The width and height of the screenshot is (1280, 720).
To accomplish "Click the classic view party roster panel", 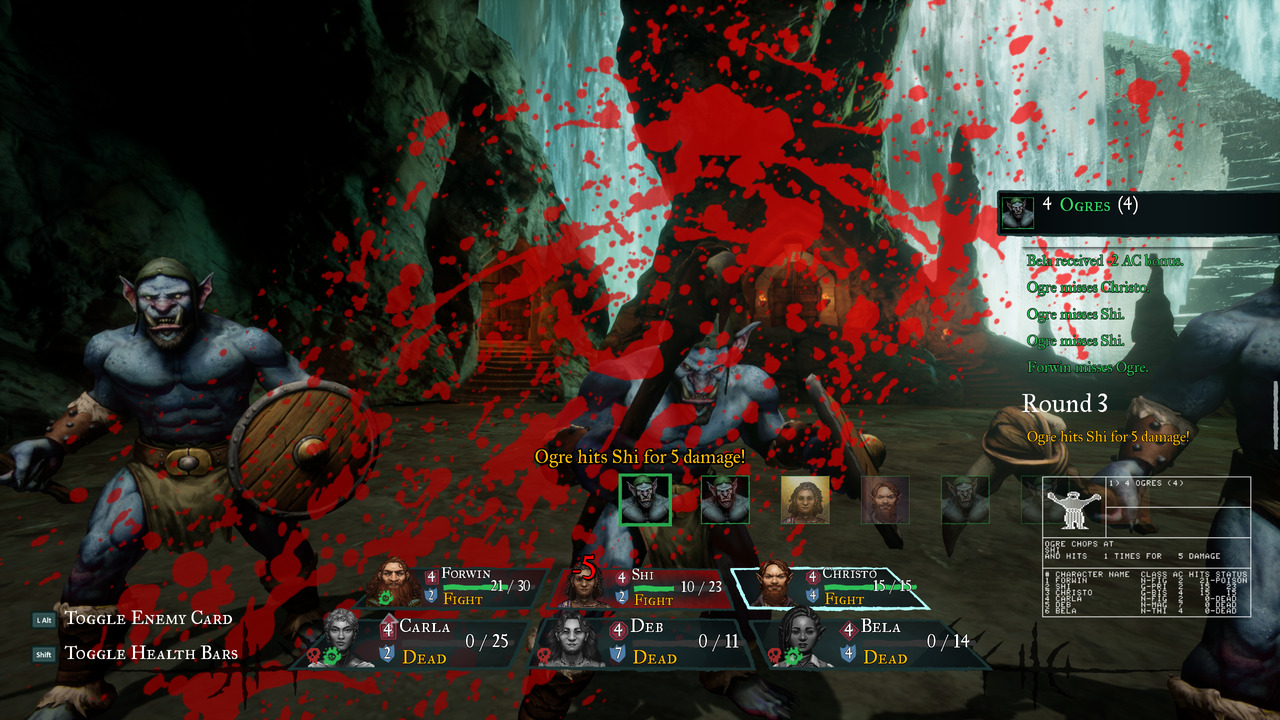I will pyautogui.click(x=1146, y=592).
